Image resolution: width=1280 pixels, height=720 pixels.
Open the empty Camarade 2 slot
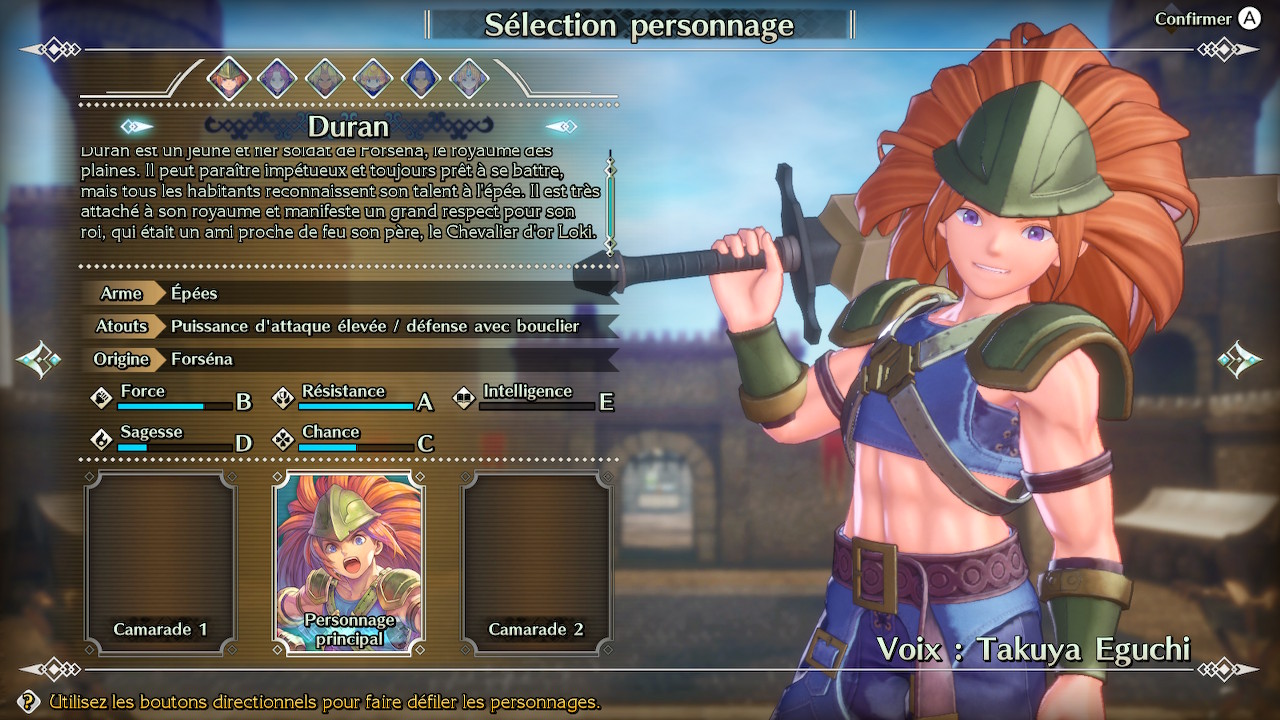[x=537, y=562]
